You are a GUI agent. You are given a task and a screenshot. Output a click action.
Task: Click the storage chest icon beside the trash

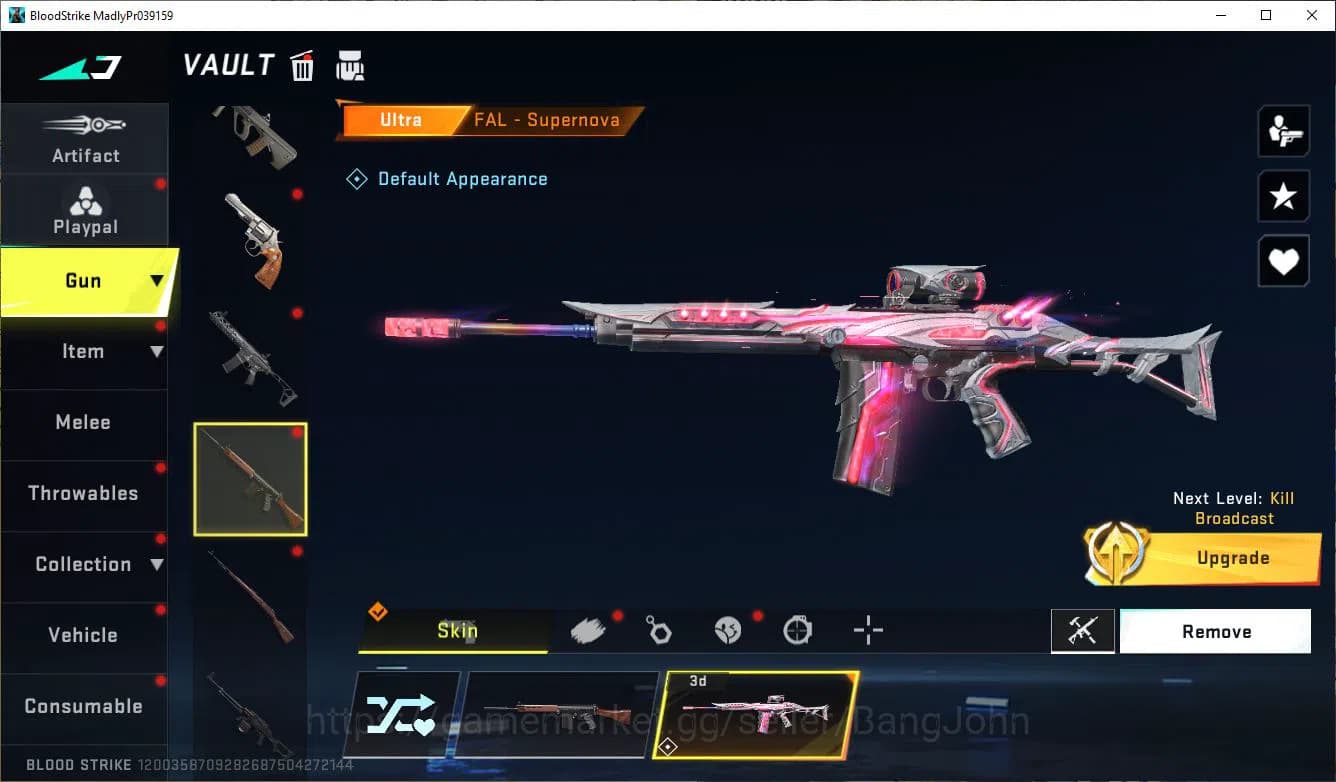coord(351,65)
